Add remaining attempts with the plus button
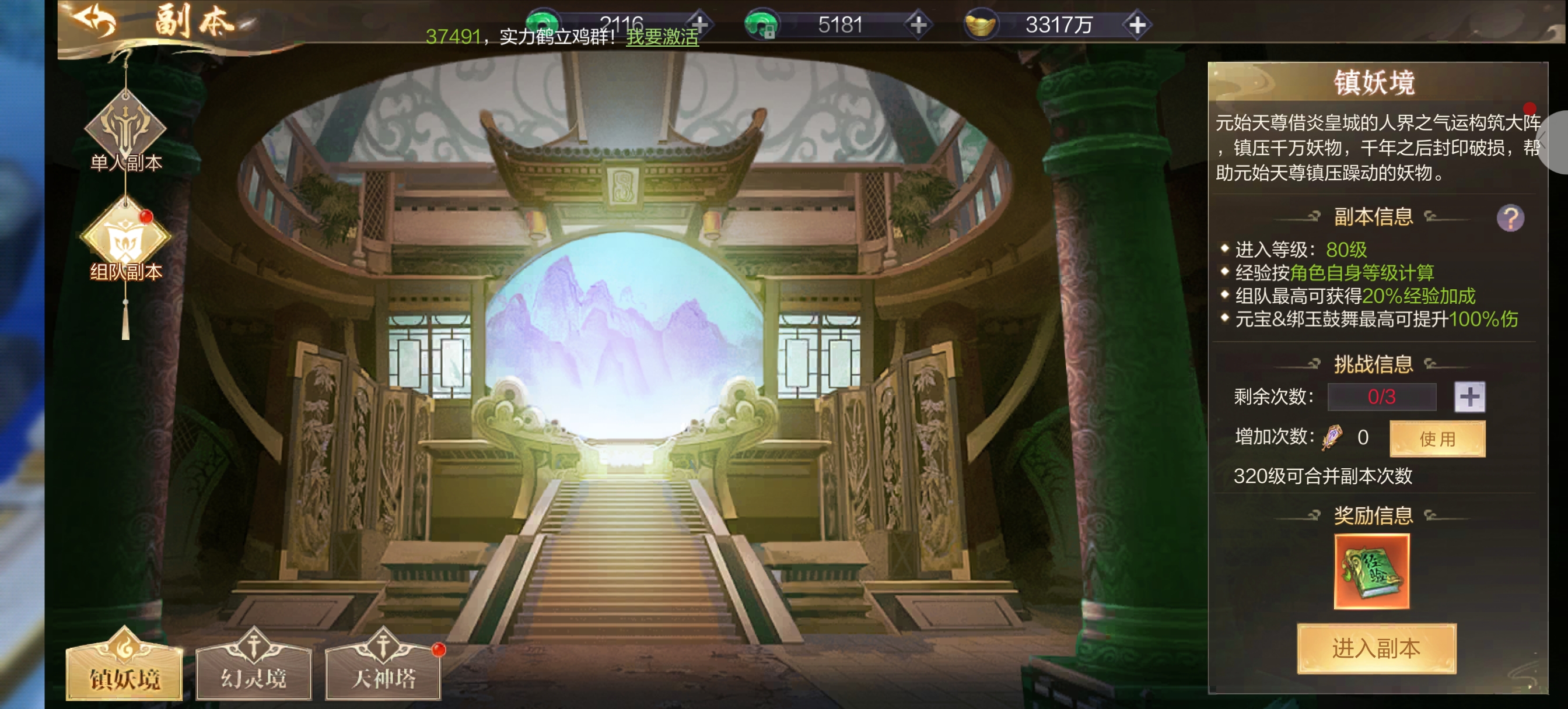 (1469, 397)
